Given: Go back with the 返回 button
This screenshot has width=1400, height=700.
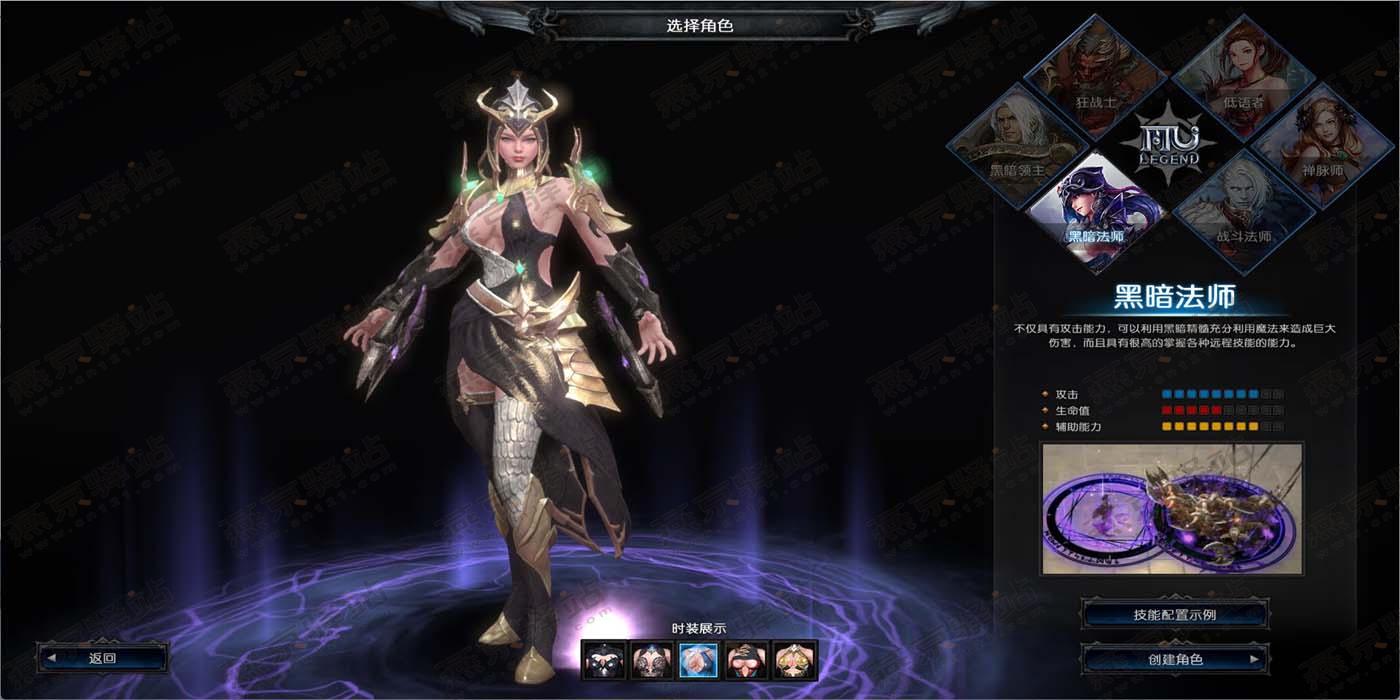Looking at the screenshot, I should pyautogui.click(x=102, y=657).
